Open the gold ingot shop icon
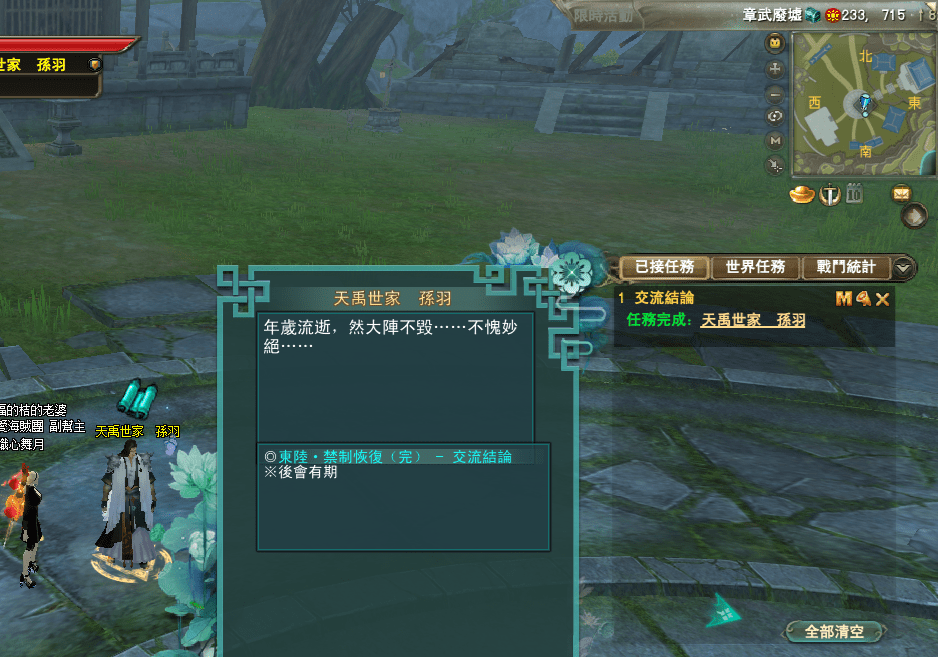 (x=802, y=194)
